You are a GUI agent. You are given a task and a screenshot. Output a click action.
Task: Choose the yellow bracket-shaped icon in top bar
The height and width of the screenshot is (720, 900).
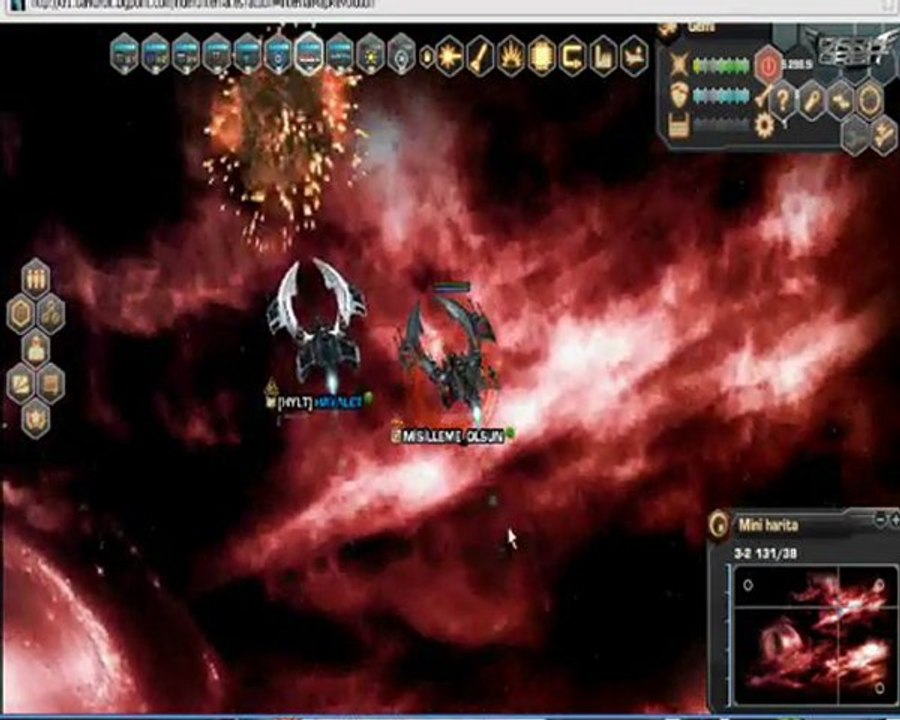572,55
